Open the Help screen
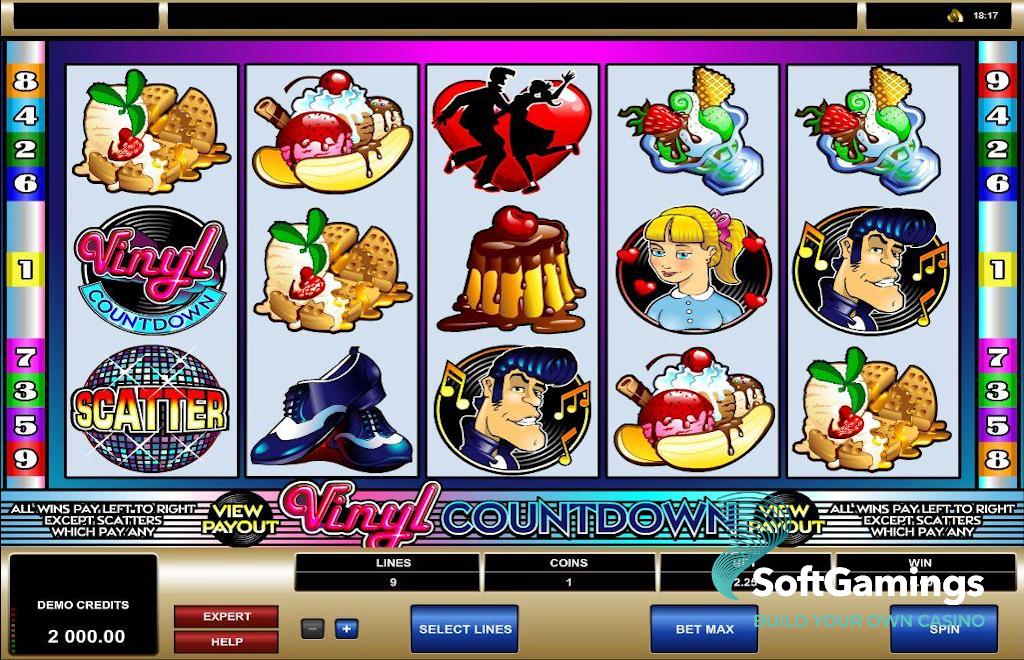1024x660 pixels. [226, 641]
